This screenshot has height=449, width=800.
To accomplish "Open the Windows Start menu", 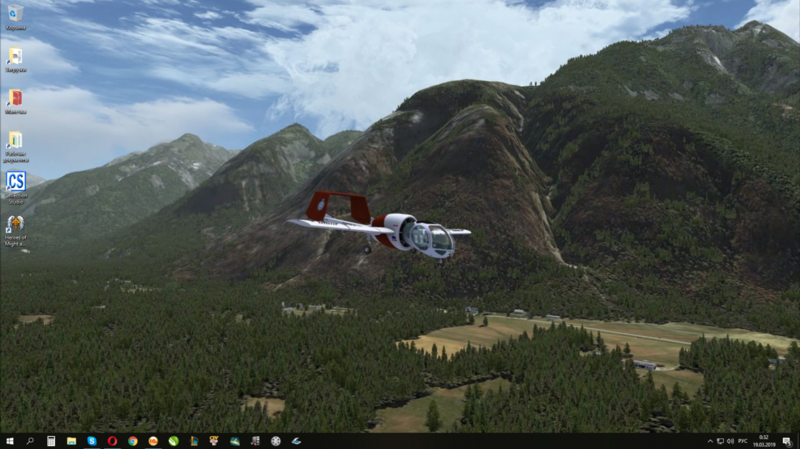I will point(9,440).
